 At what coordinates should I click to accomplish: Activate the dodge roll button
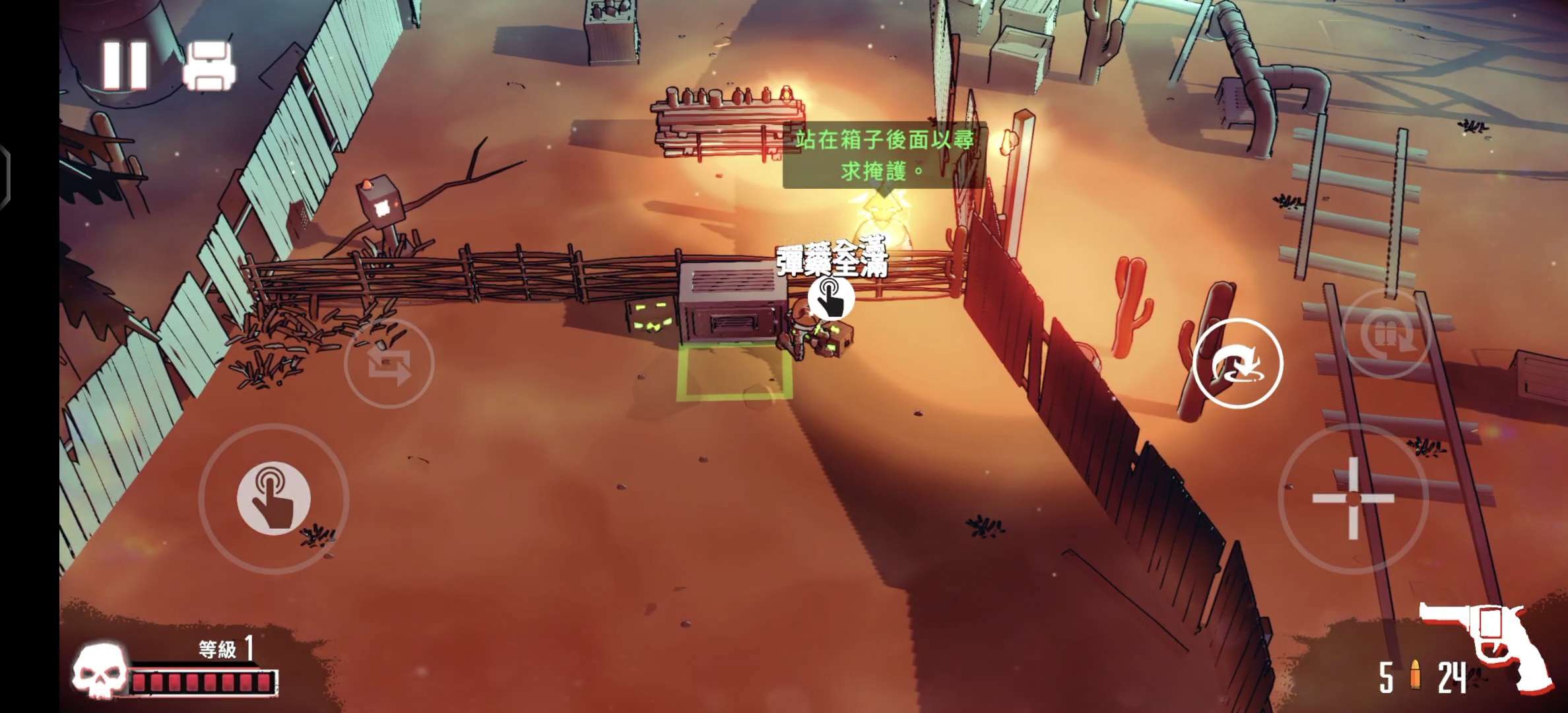tap(1237, 363)
